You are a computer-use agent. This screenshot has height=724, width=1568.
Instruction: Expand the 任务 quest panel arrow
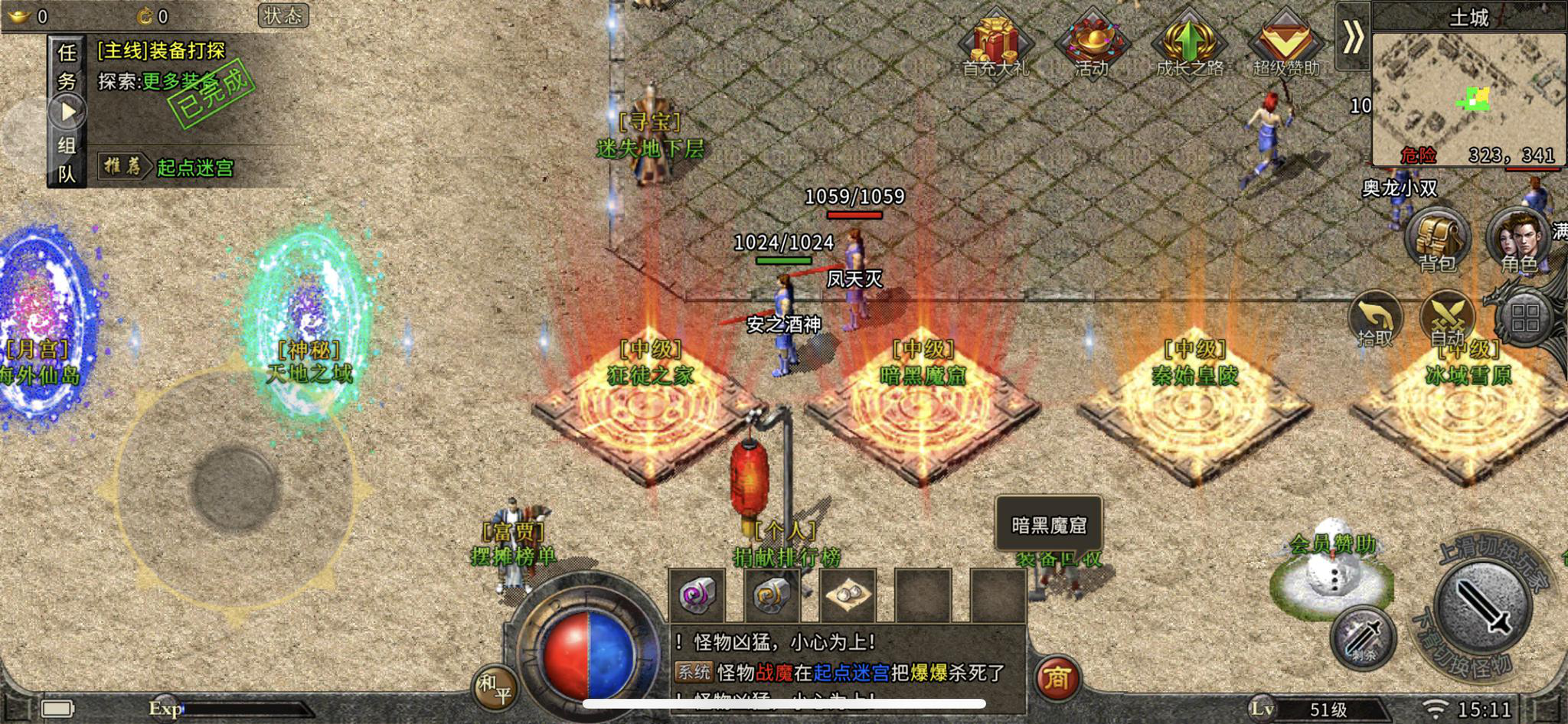pos(69,109)
